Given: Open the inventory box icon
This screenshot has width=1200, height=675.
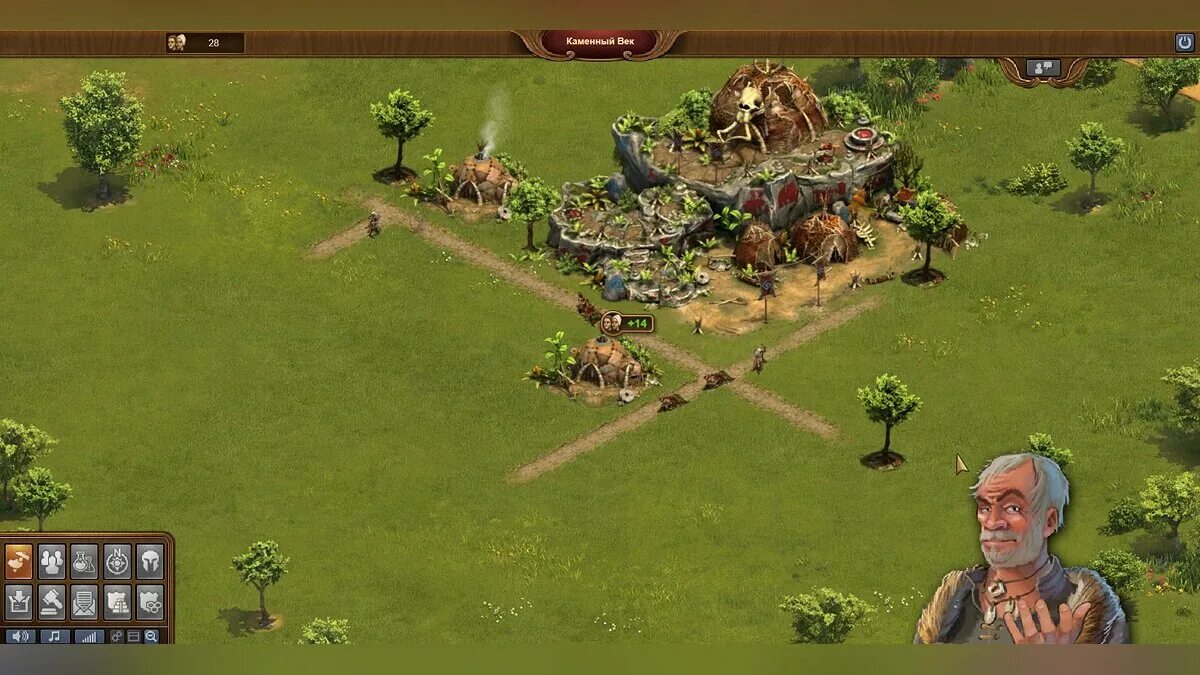Looking at the screenshot, I should point(19,601).
